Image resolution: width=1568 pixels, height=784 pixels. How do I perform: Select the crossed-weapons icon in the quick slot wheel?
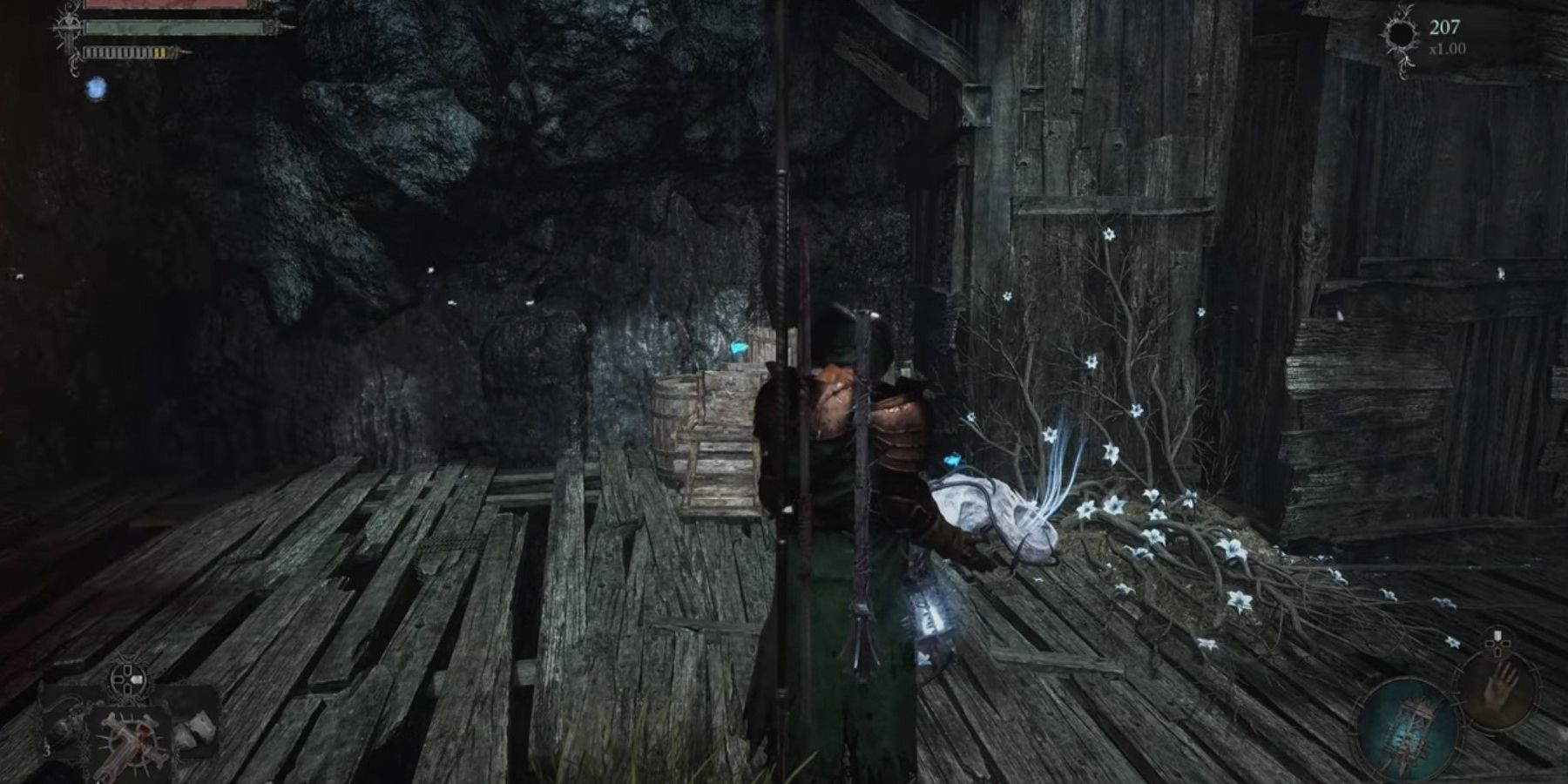[x=132, y=740]
